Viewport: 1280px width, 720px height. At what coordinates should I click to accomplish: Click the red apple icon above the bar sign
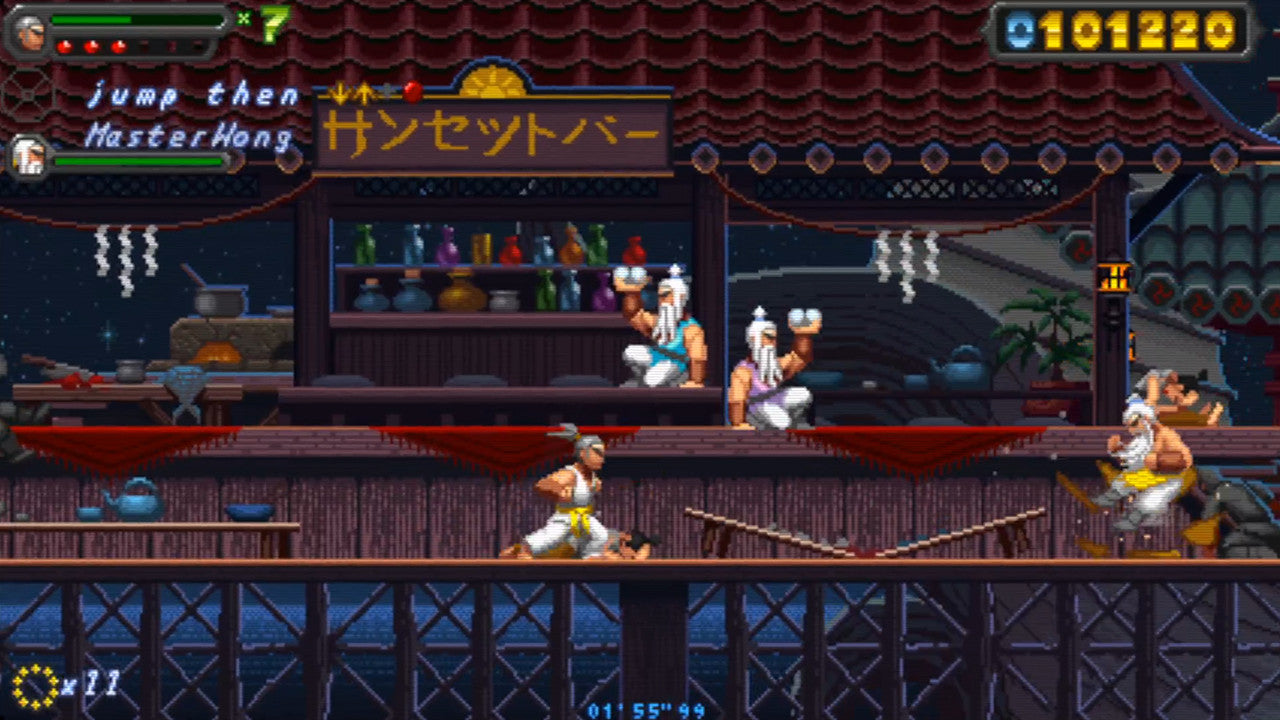pos(411,93)
